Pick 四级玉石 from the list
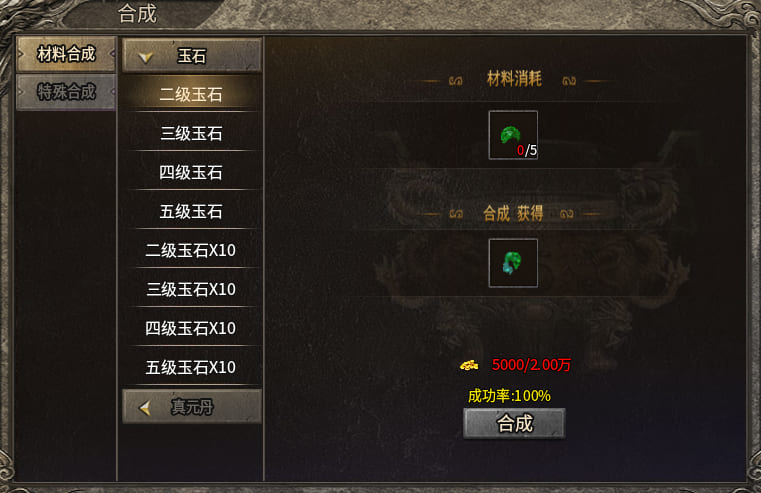 [191, 172]
